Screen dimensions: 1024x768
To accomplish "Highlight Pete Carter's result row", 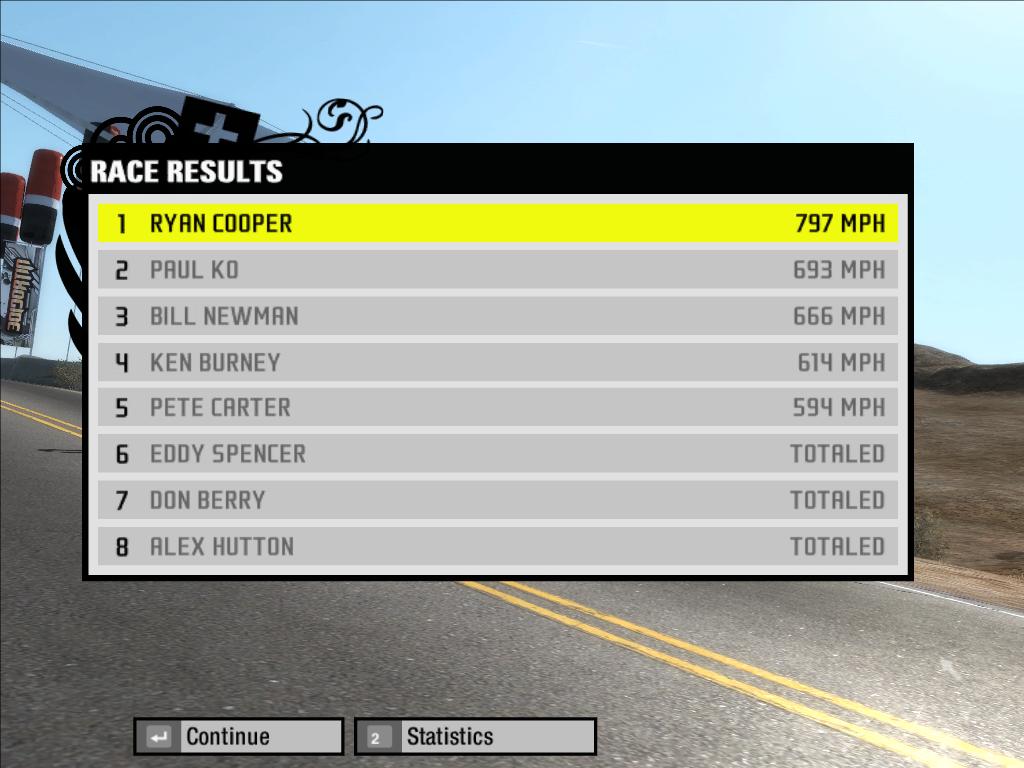I will [497, 408].
